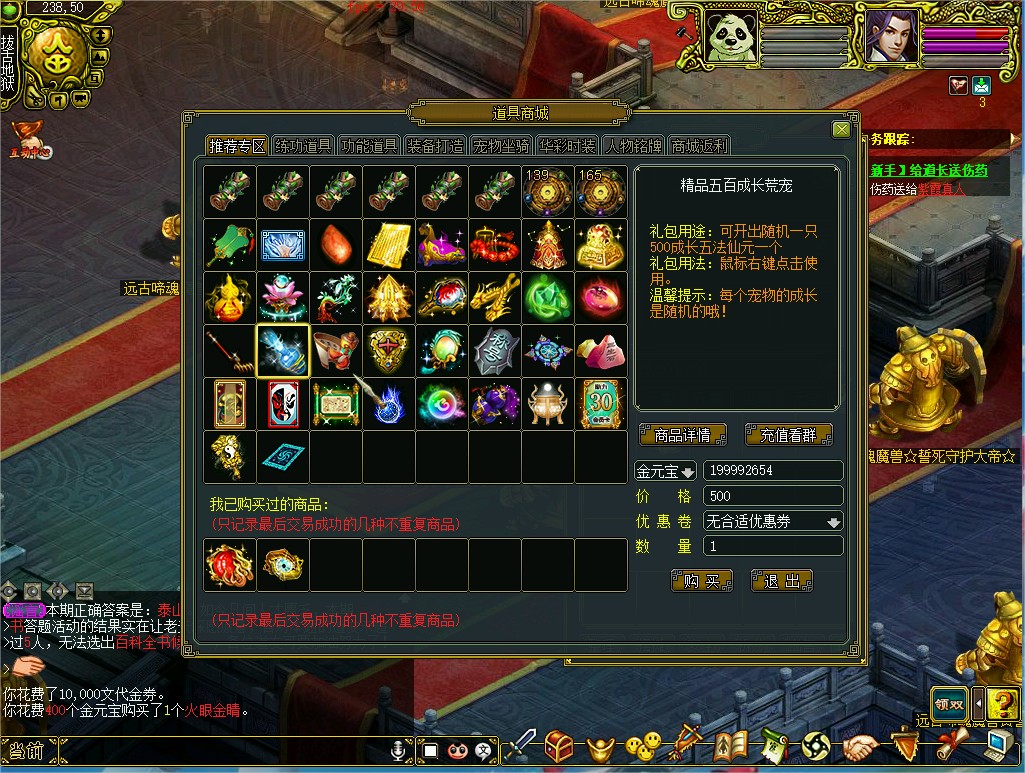Show the 华彩时装 fashion tab

tap(567, 146)
